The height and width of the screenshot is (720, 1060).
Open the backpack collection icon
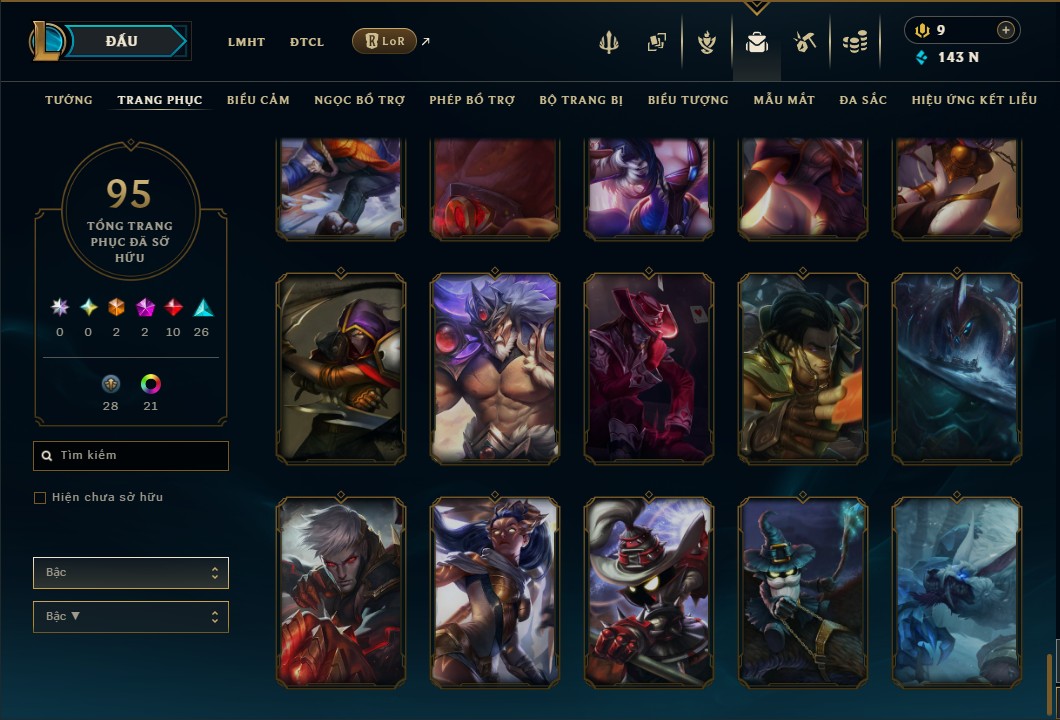(x=757, y=42)
